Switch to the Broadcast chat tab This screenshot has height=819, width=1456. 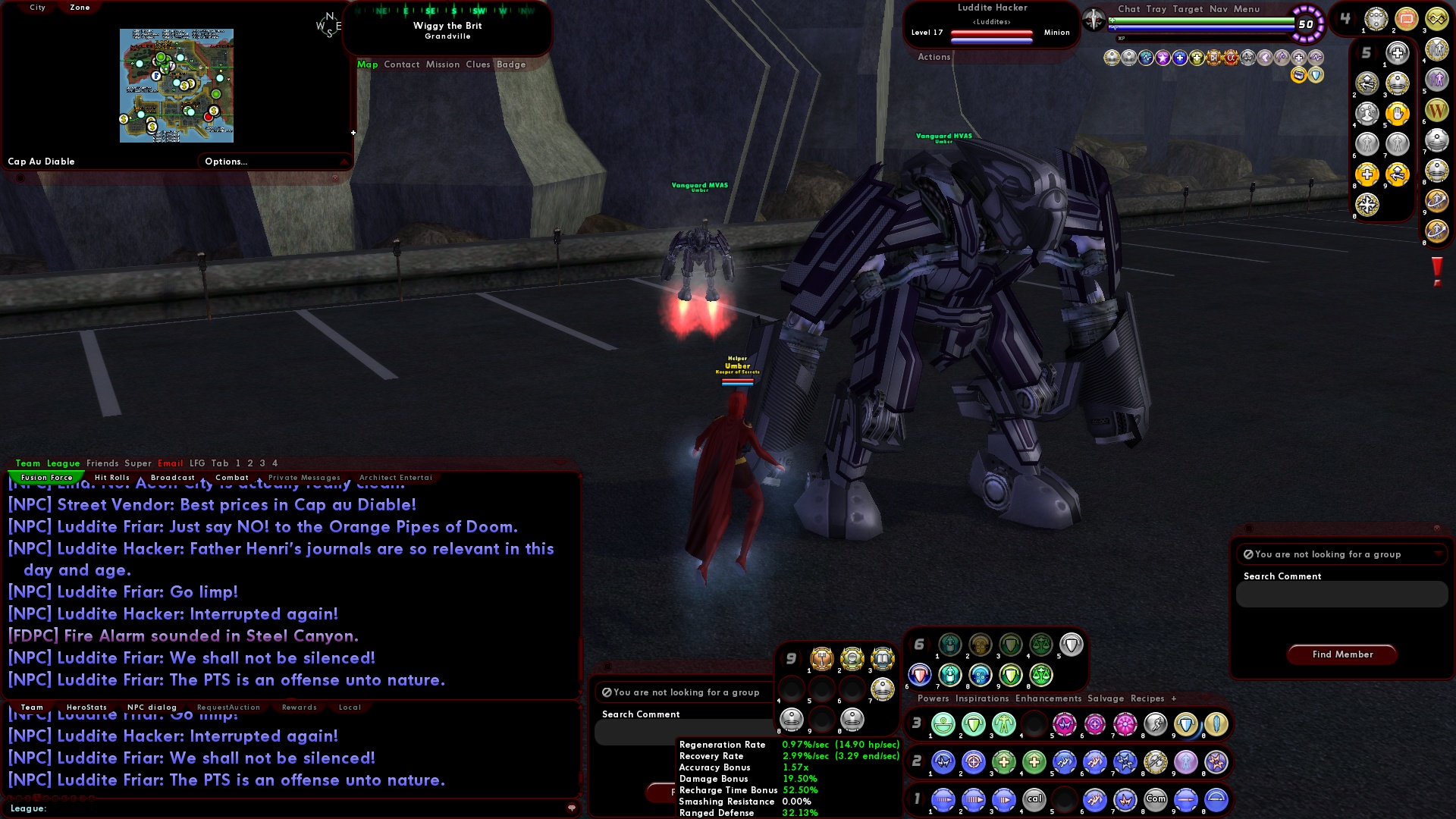coord(172,477)
